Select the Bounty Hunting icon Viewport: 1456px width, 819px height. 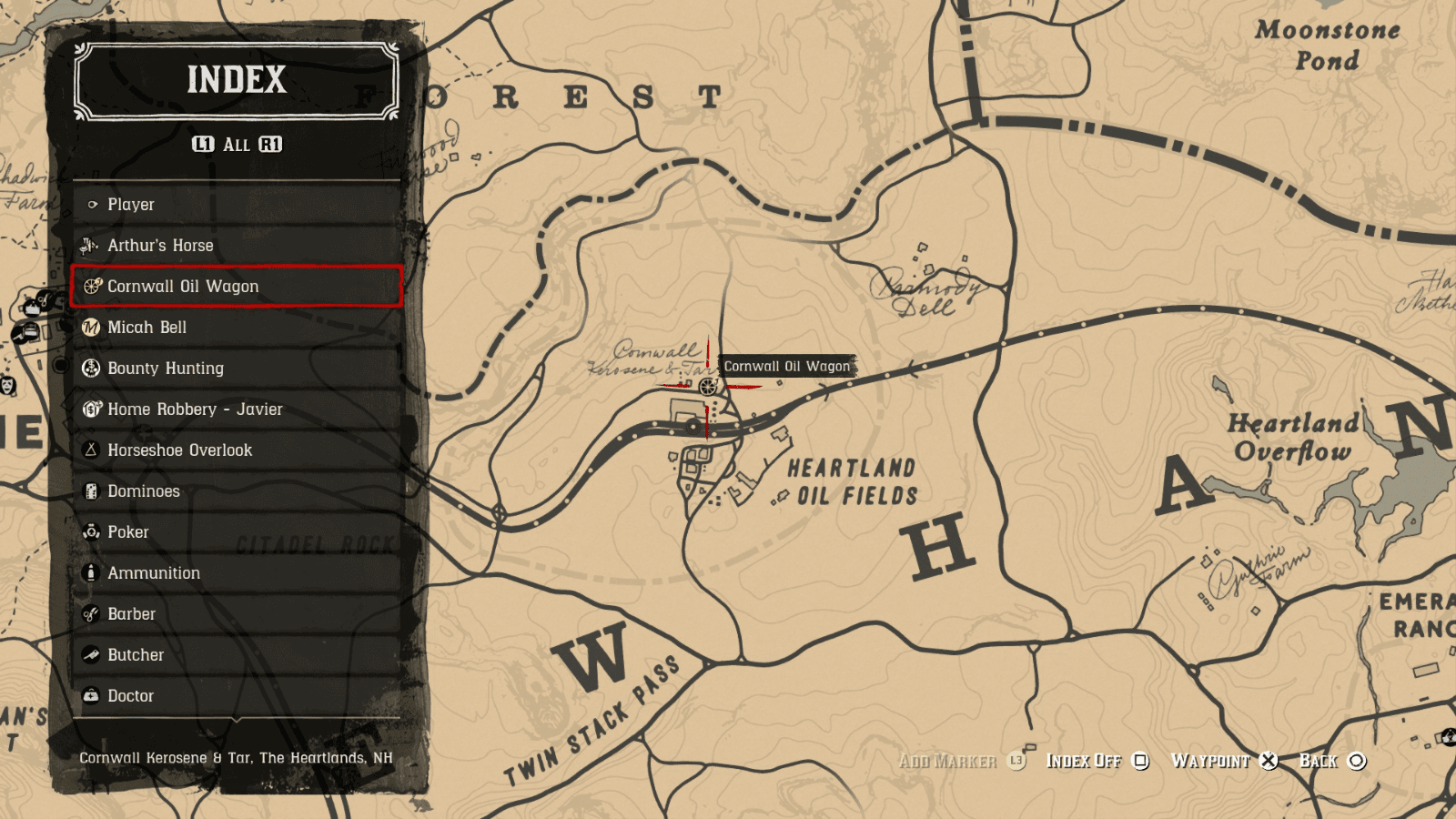91,369
